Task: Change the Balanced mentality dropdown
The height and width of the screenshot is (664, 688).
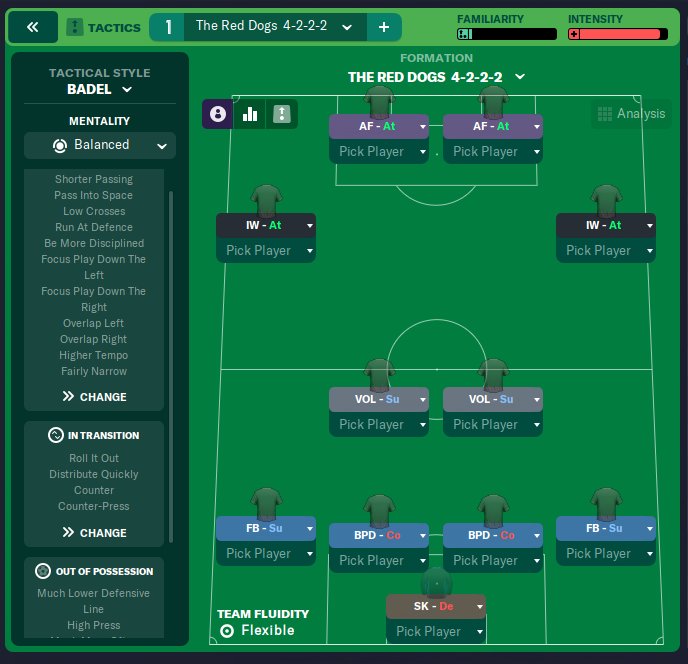Action: click(x=100, y=145)
